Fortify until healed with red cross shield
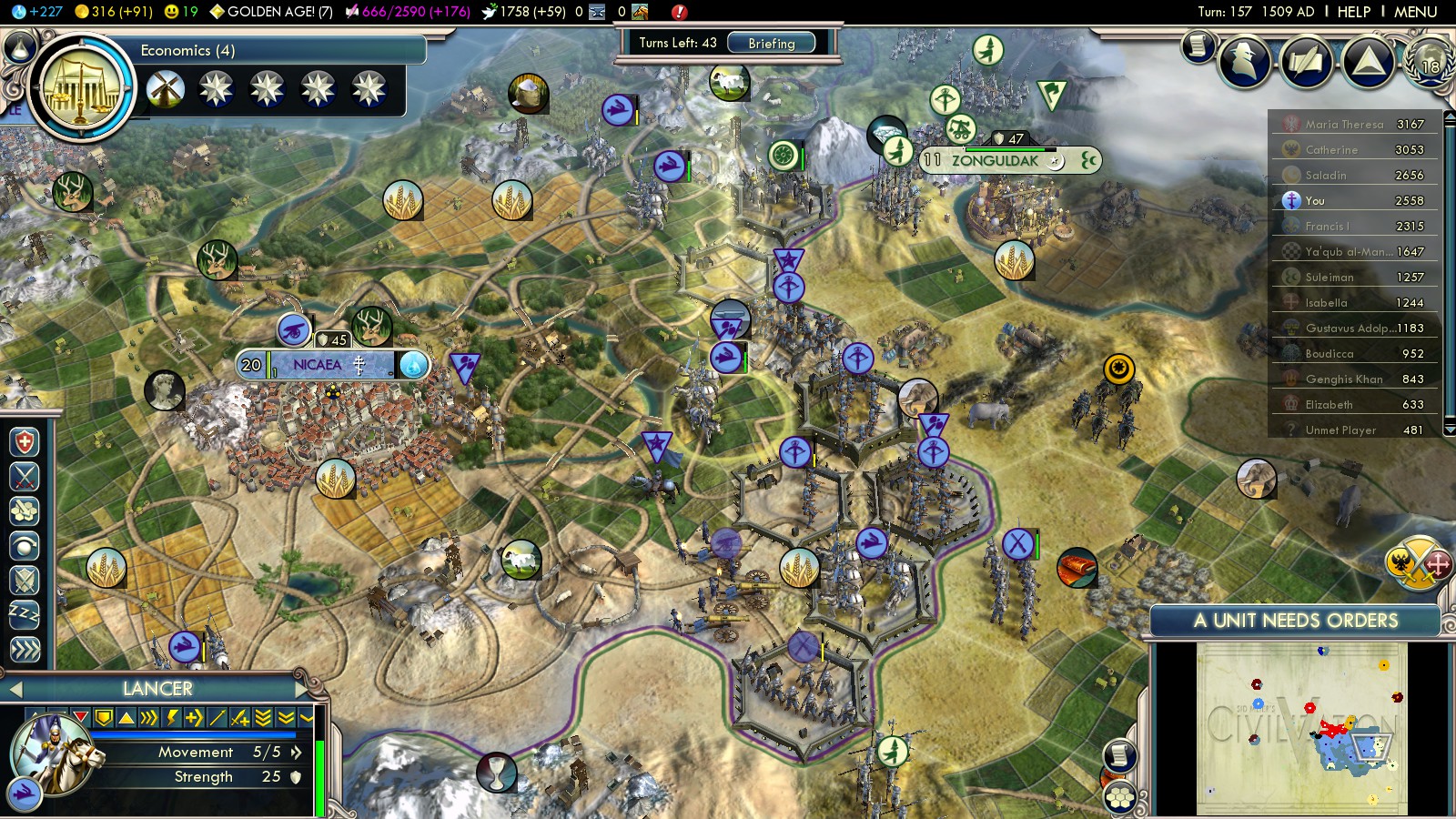Screen dimensions: 1456x819 tap(25, 442)
